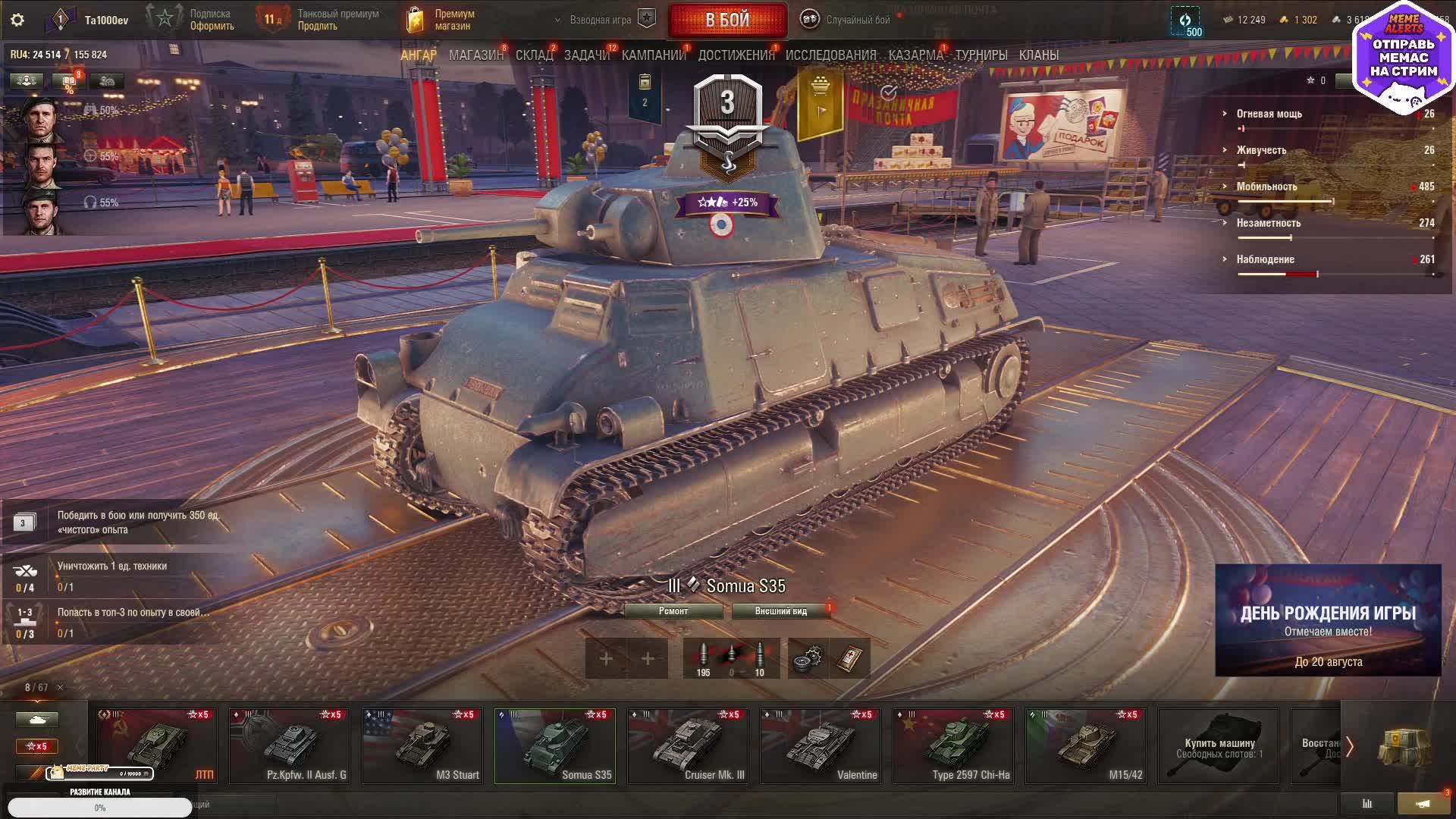Open Внешний вид customization
Viewport: 1456px width, 819px height.
pos(780,611)
